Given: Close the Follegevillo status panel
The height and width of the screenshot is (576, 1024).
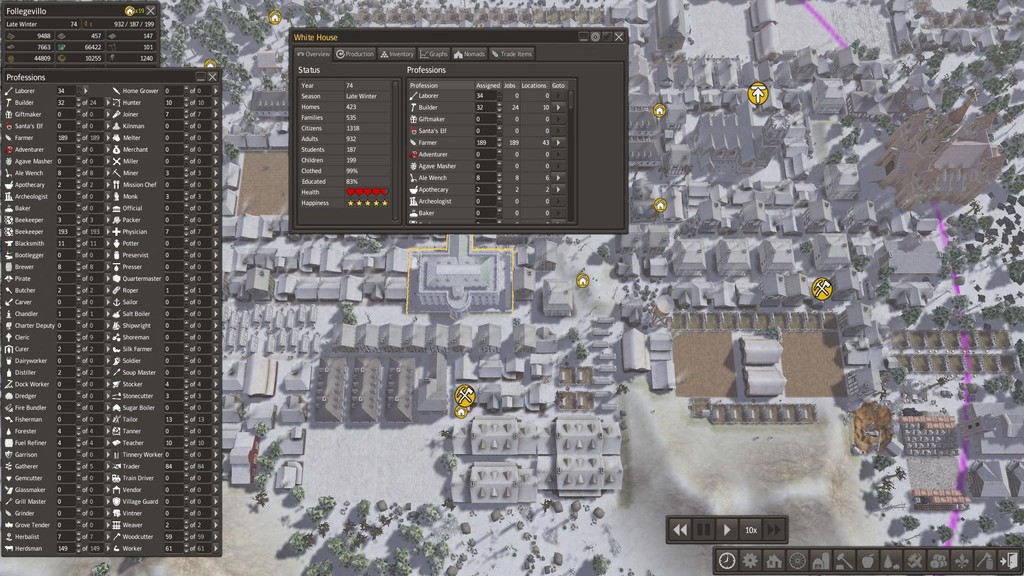Looking at the screenshot, I should pos(151,11).
